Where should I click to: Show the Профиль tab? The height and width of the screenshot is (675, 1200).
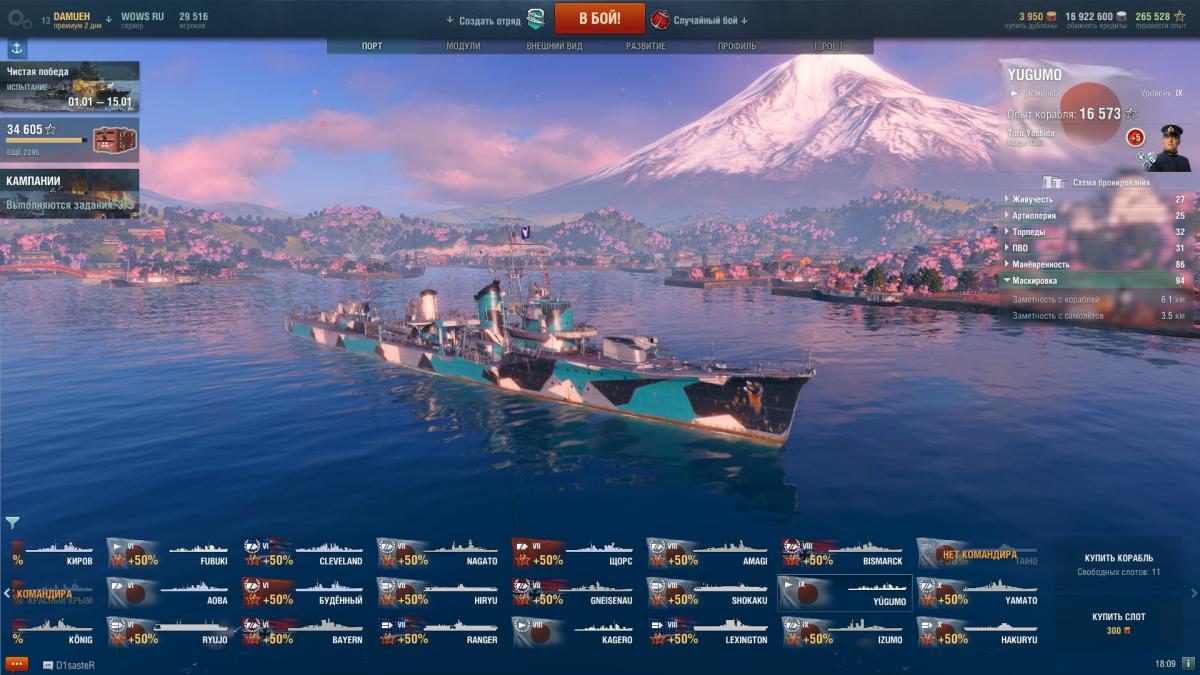coord(737,46)
